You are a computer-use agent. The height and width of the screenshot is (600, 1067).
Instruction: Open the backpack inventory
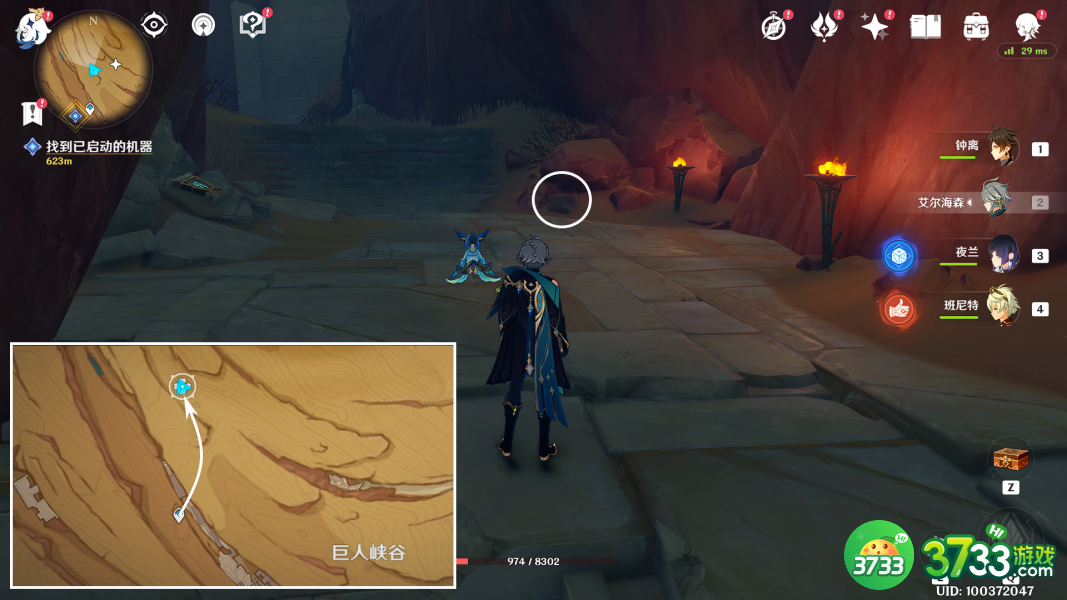[976, 27]
